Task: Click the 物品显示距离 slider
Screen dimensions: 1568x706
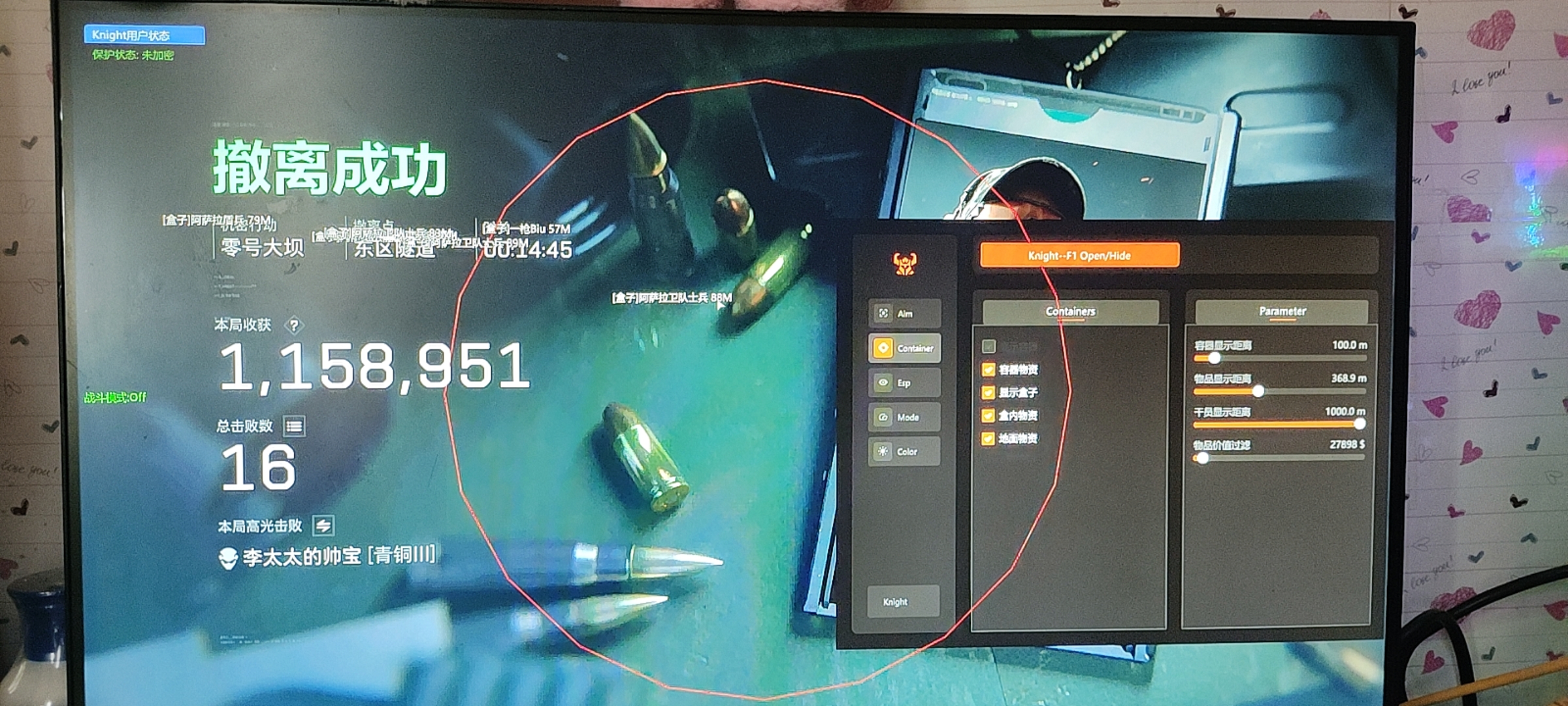Action: tap(1279, 392)
